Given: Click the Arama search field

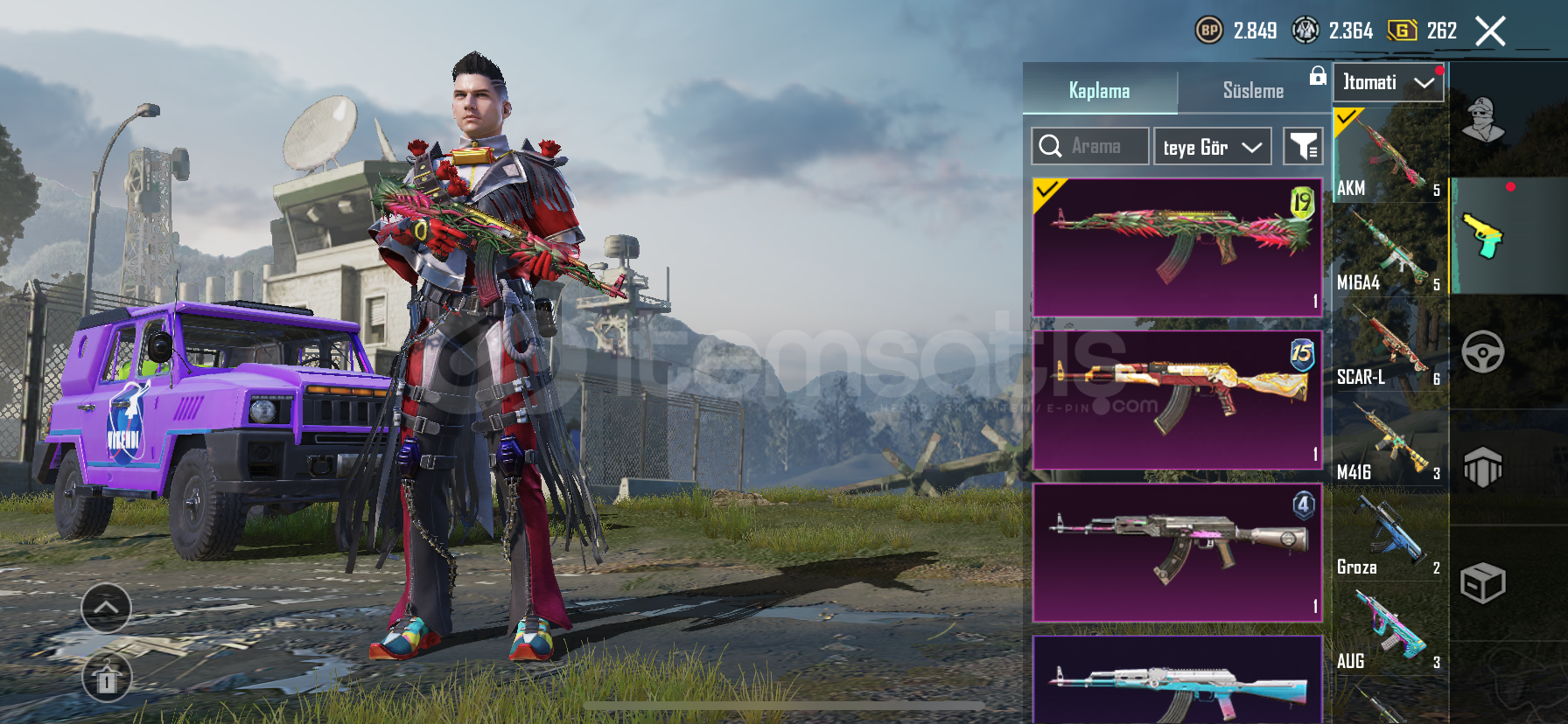Looking at the screenshot, I should [1090, 146].
